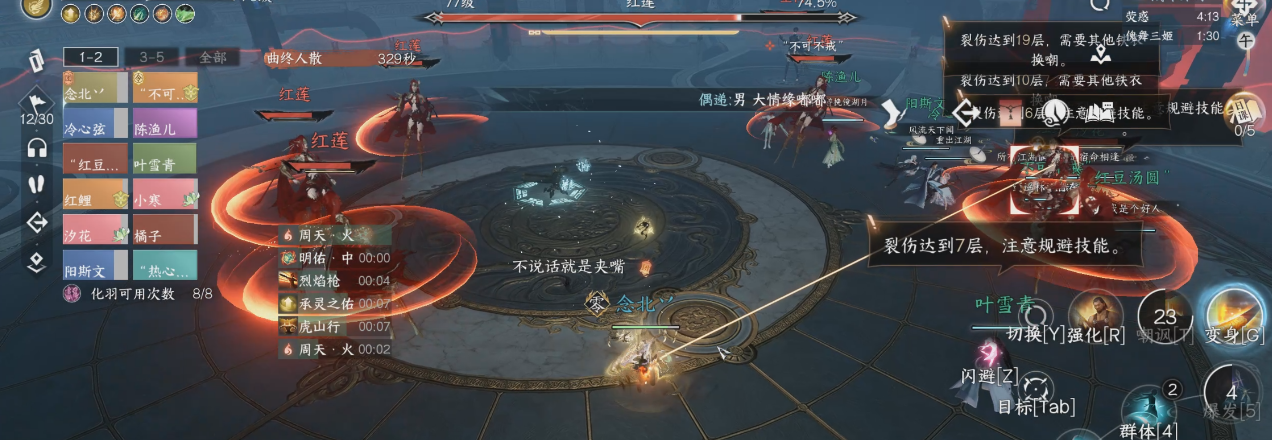Tap the 目标 target switch button
Image resolution: width=1272 pixels, height=440 pixels.
click(1037, 388)
